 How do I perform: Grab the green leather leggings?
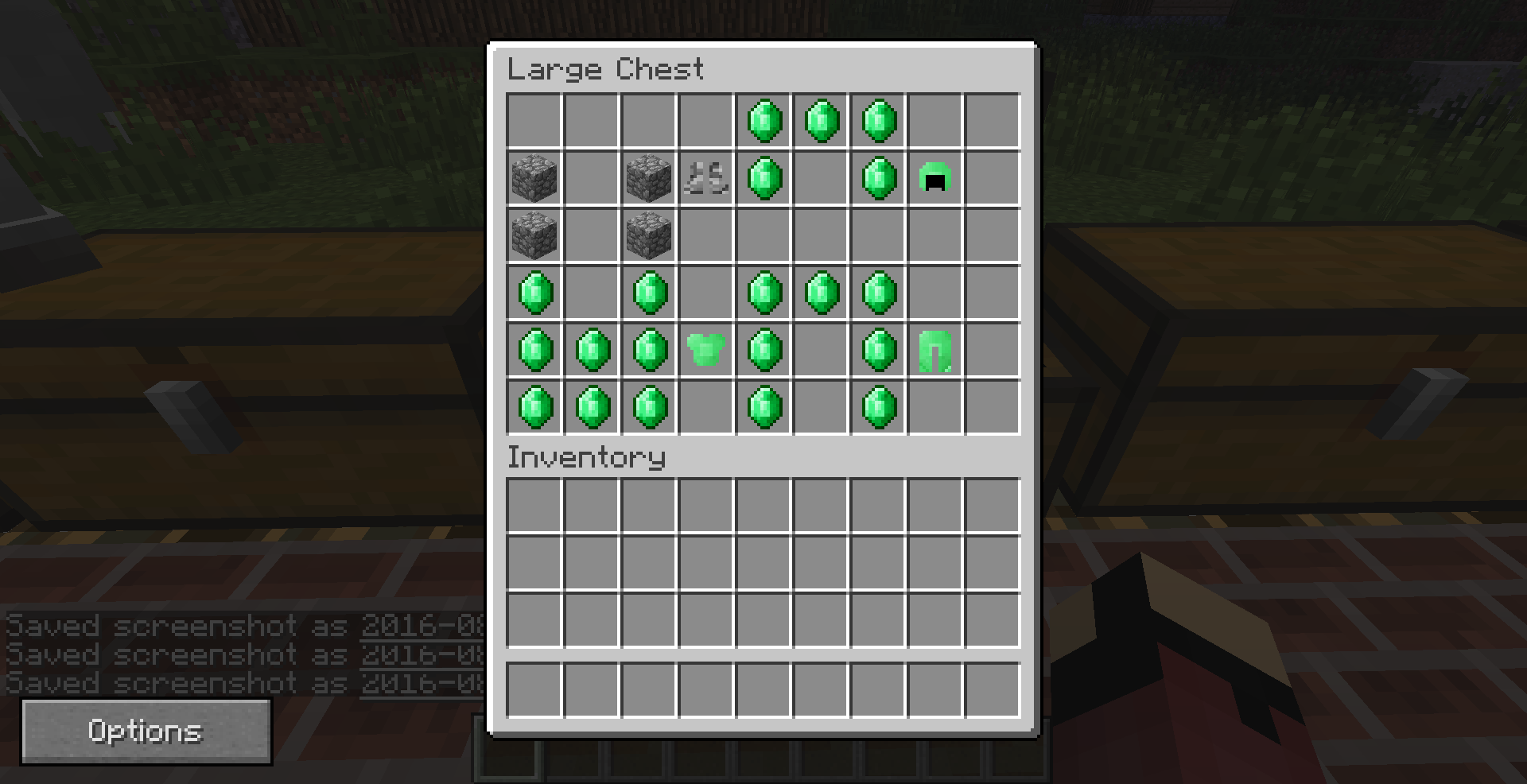(x=935, y=350)
